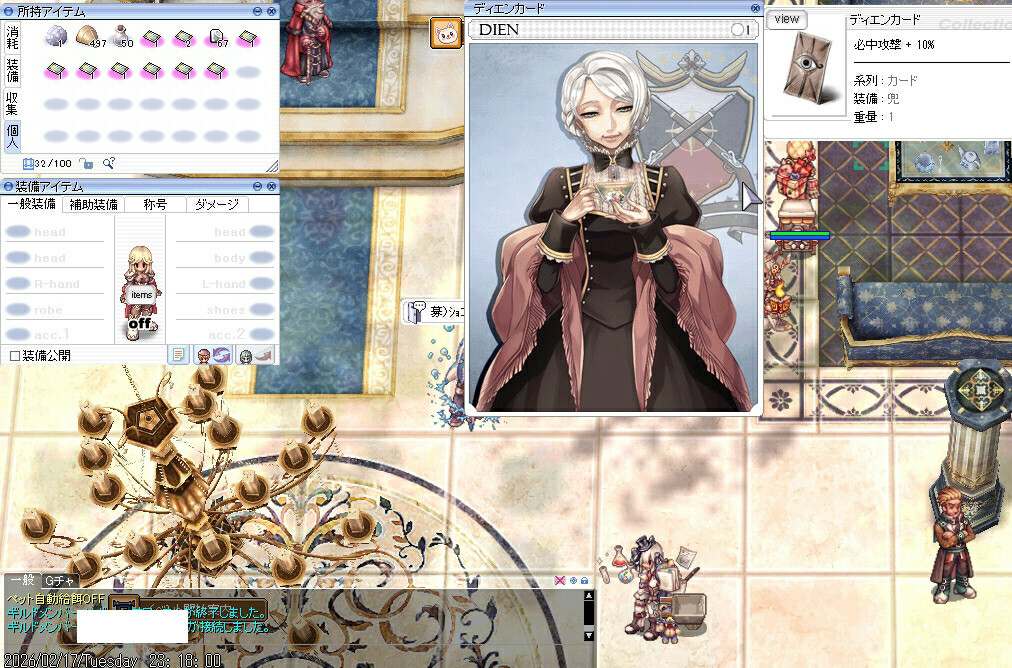Minimize the 所持アイテム inventory window
Viewport: 1012px width, 668px height.
pyautogui.click(x=257, y=10)
